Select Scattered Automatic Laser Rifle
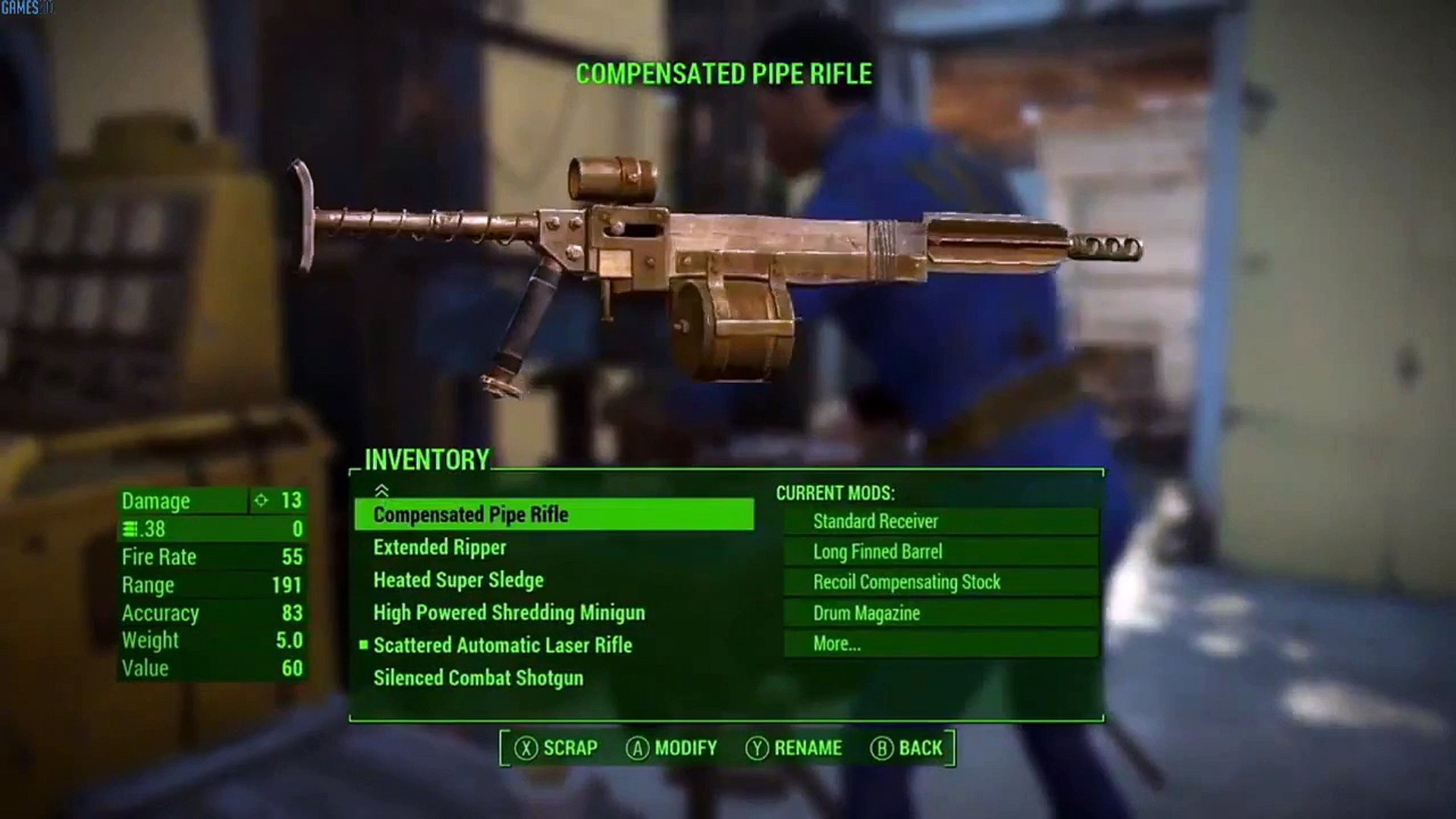The height and width of the screenshot is (819, 1456). (x=502, y=645)
